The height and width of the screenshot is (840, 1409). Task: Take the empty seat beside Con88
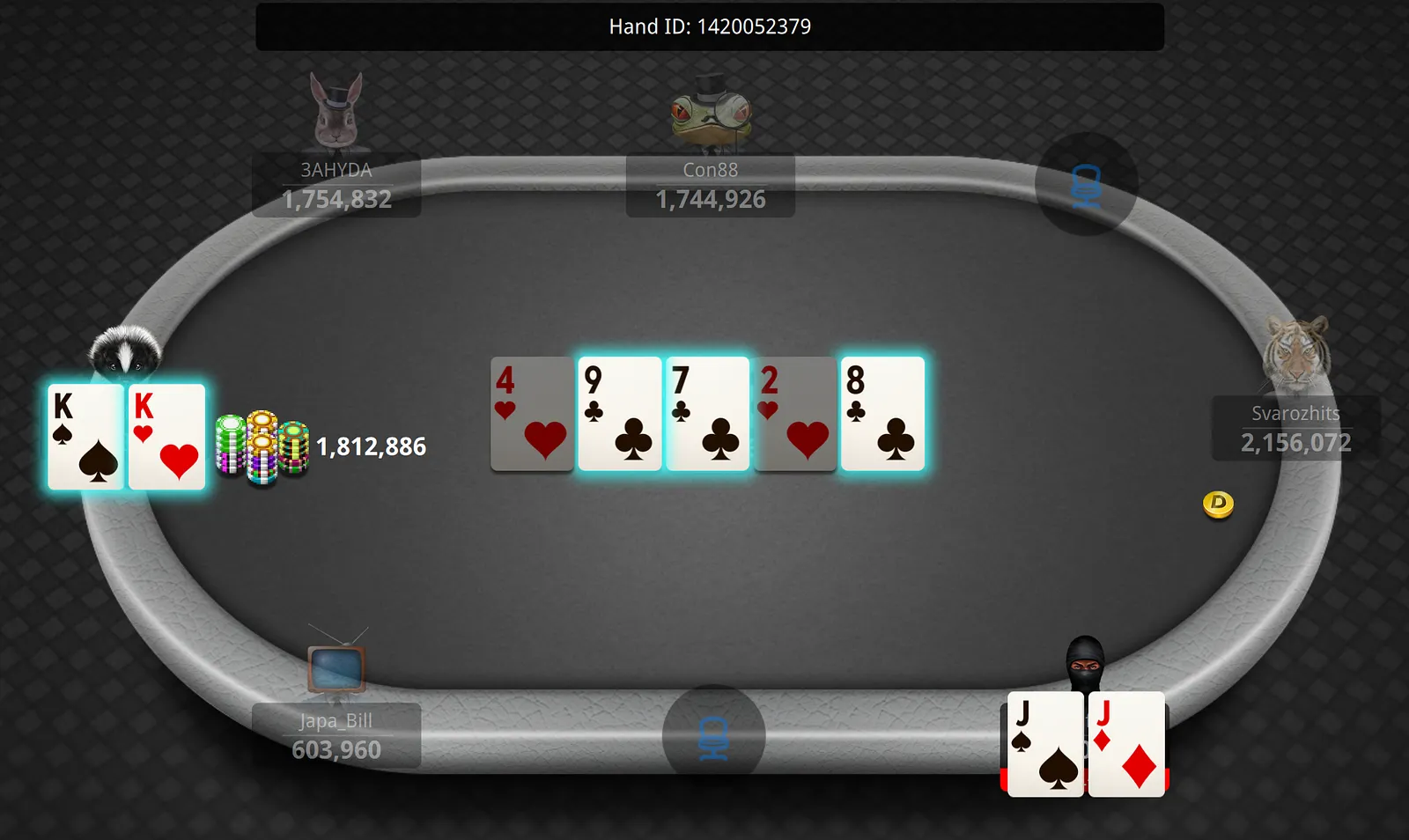click(x=1086, y=184)
